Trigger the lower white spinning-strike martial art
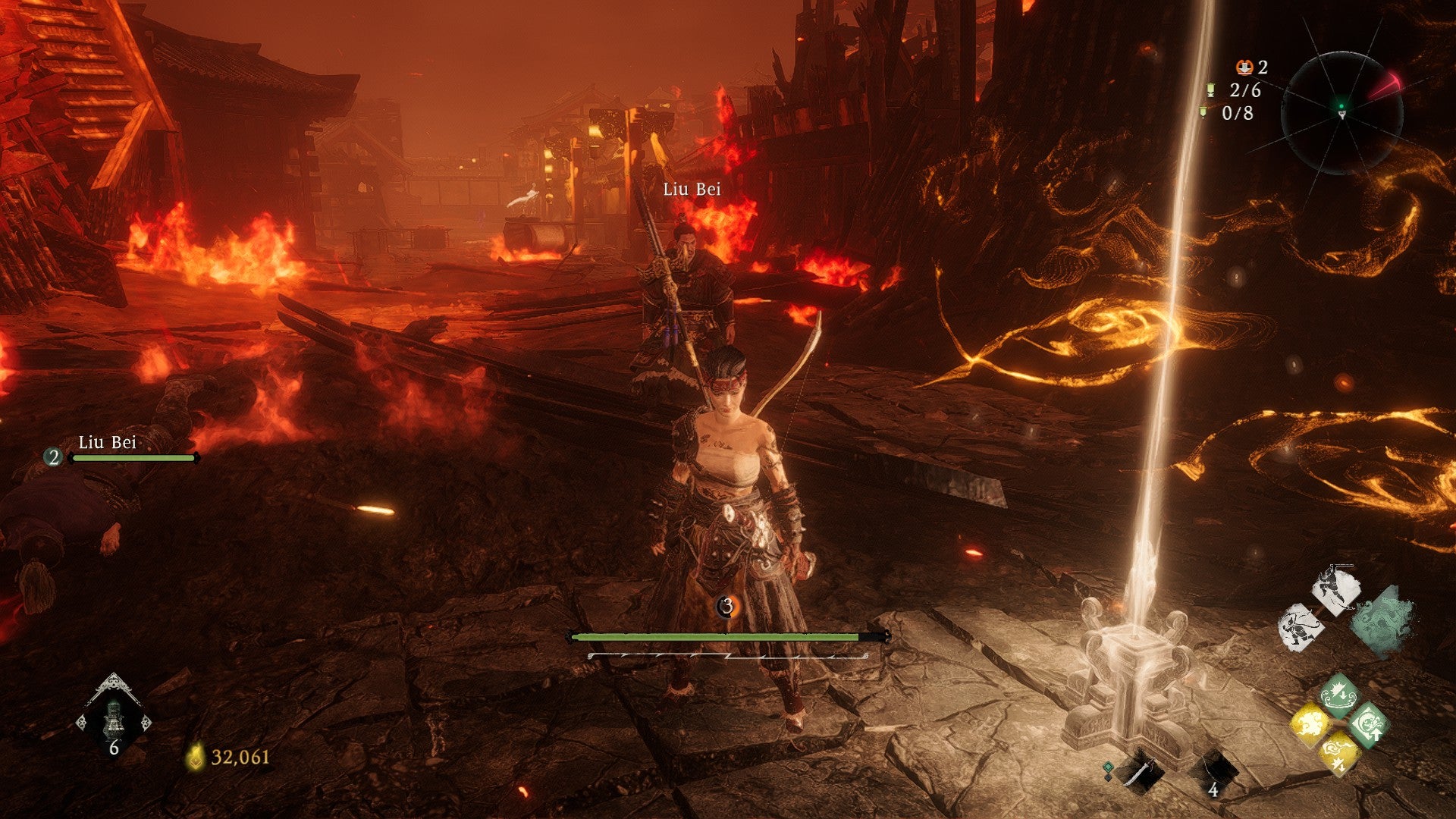 coord(1301,626)
